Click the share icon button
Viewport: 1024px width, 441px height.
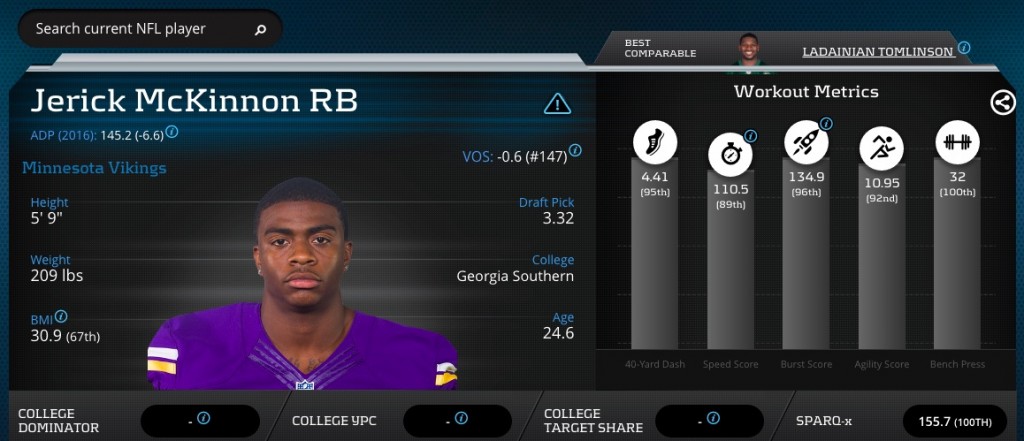(x=1002, y=102)
